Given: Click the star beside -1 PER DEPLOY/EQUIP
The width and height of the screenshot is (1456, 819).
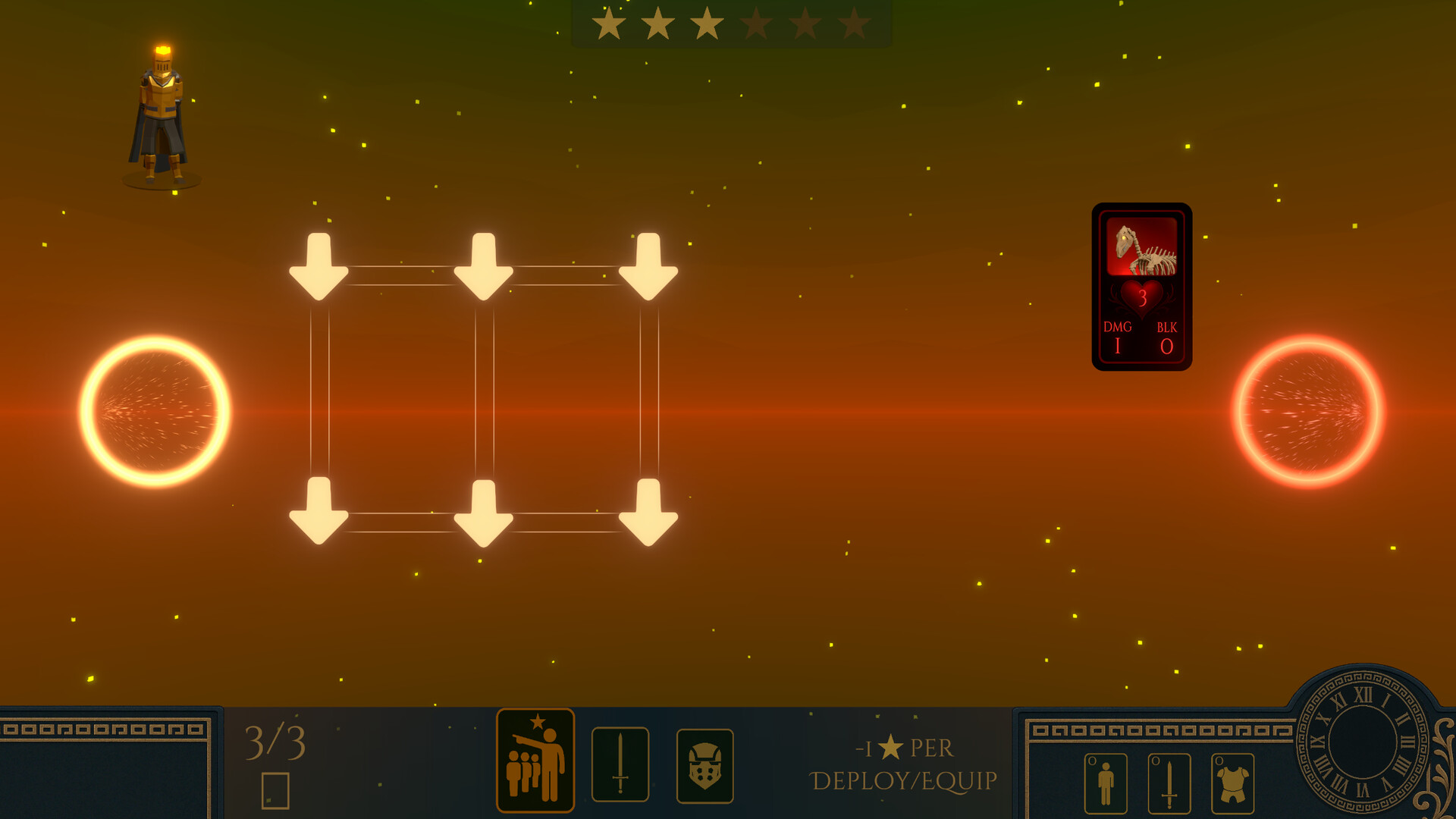Looking at the screenshot, I should pos(893,746).
